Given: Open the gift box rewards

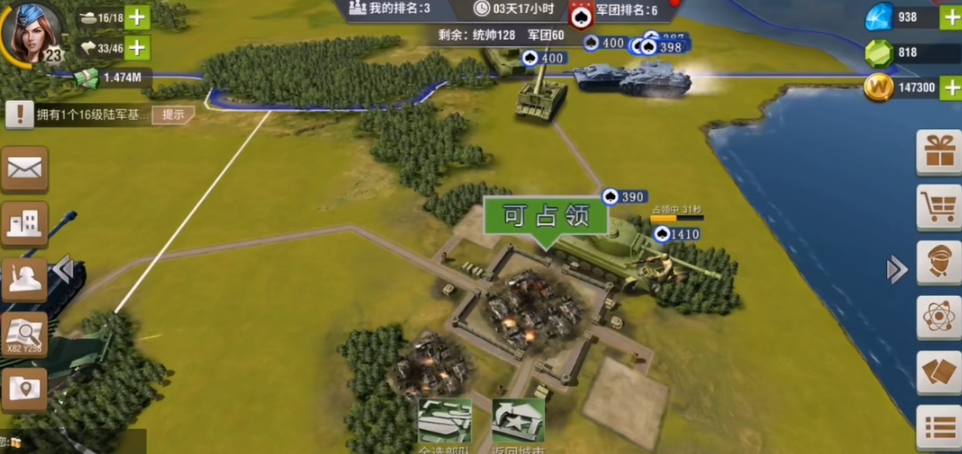Looking at the screenshot, I should [939, 152].
